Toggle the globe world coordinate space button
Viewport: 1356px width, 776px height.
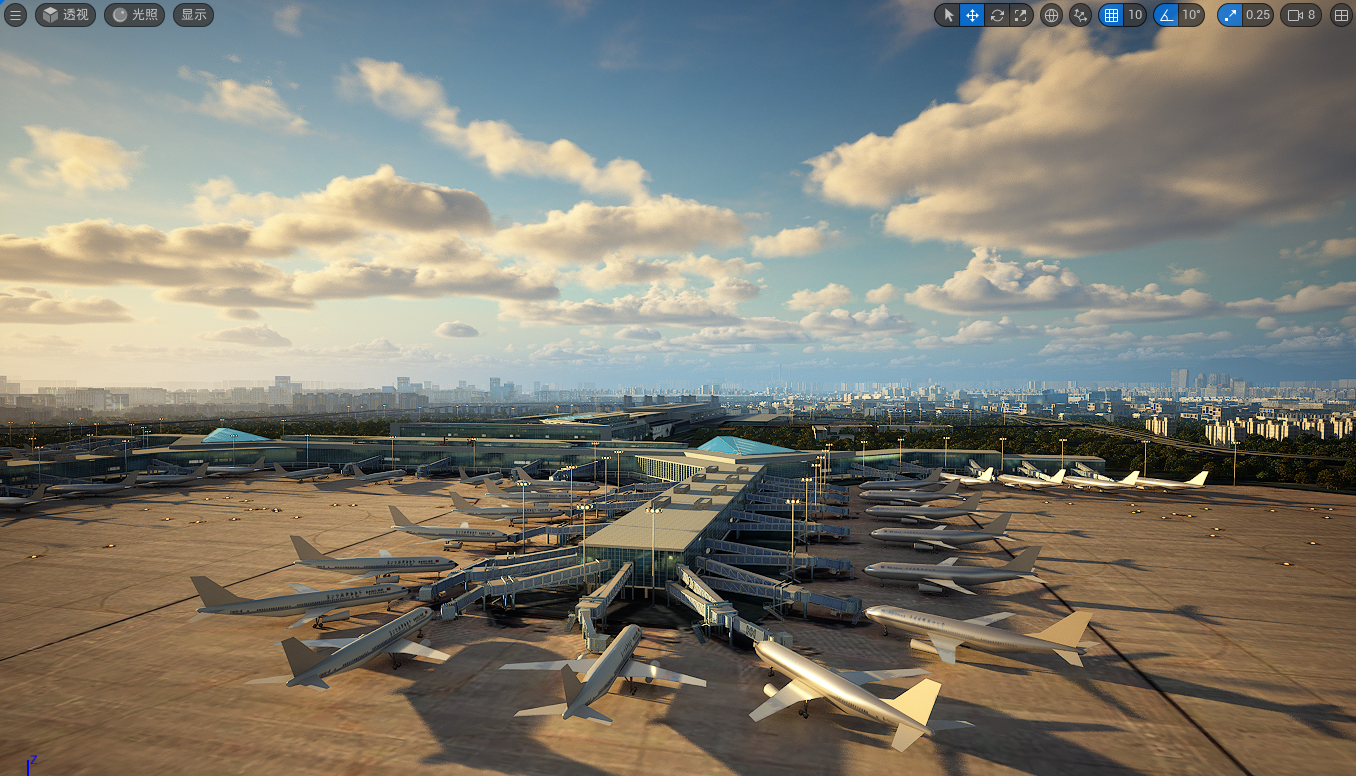pyautogui.click(x=1051, y=15)
